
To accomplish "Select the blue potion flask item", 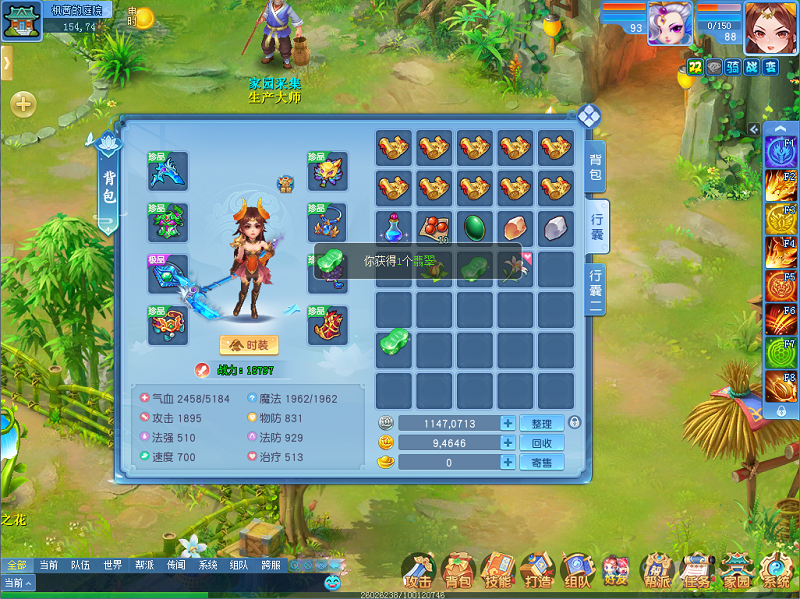I will pos(394,228).
